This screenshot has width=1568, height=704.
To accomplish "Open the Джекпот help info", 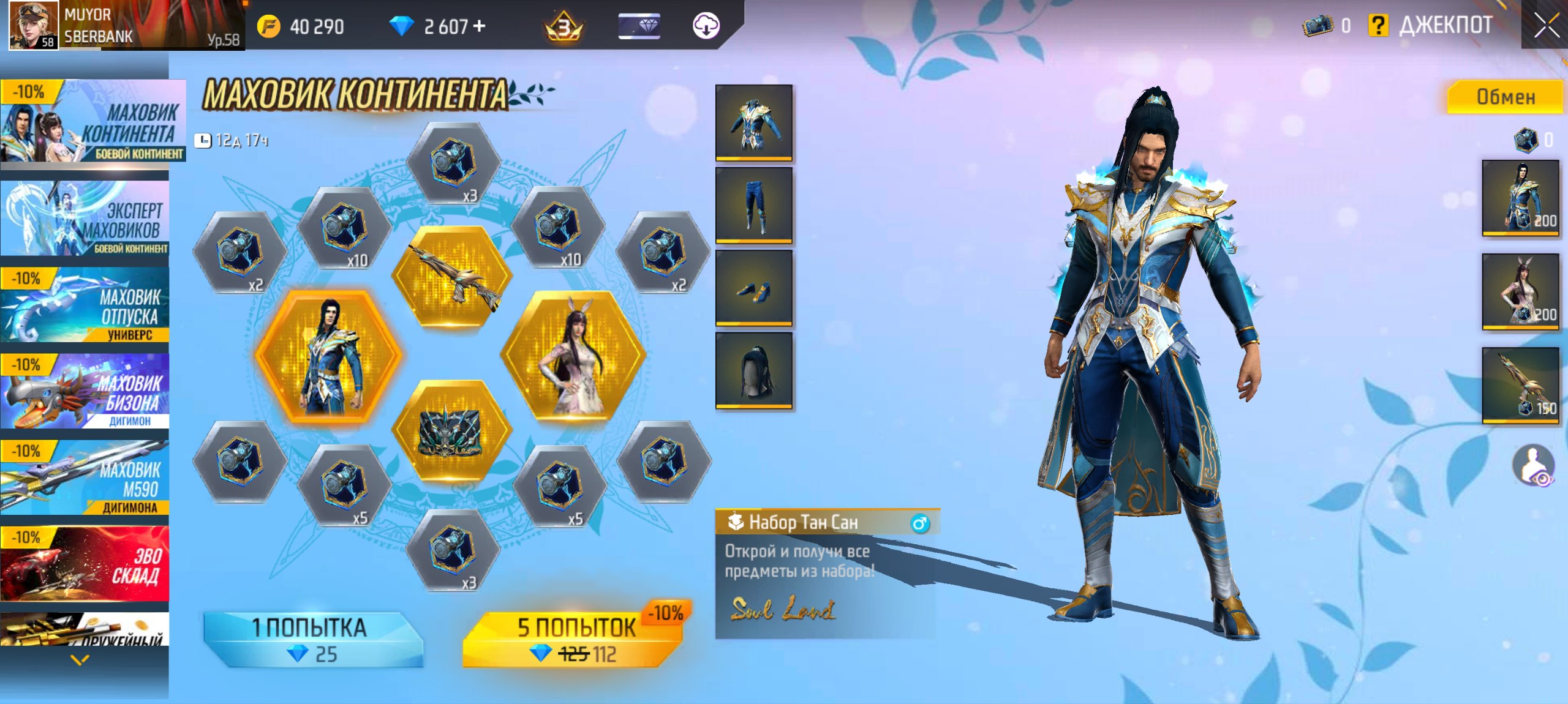I will click(x=1378, y=26).
